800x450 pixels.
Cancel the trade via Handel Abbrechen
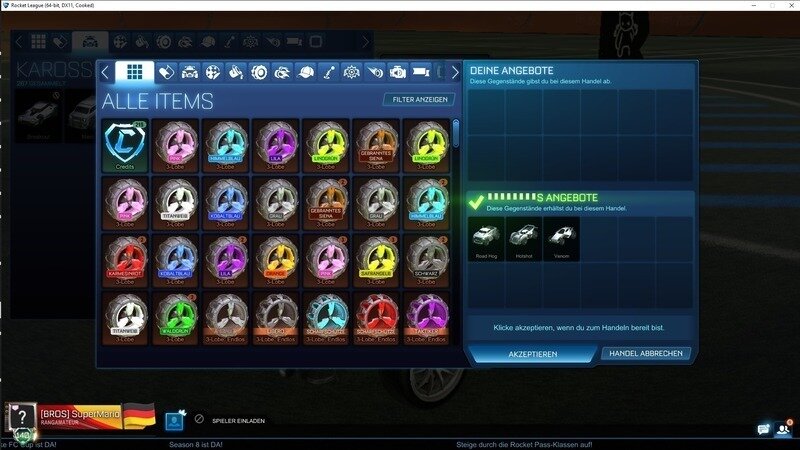[646, 354]
